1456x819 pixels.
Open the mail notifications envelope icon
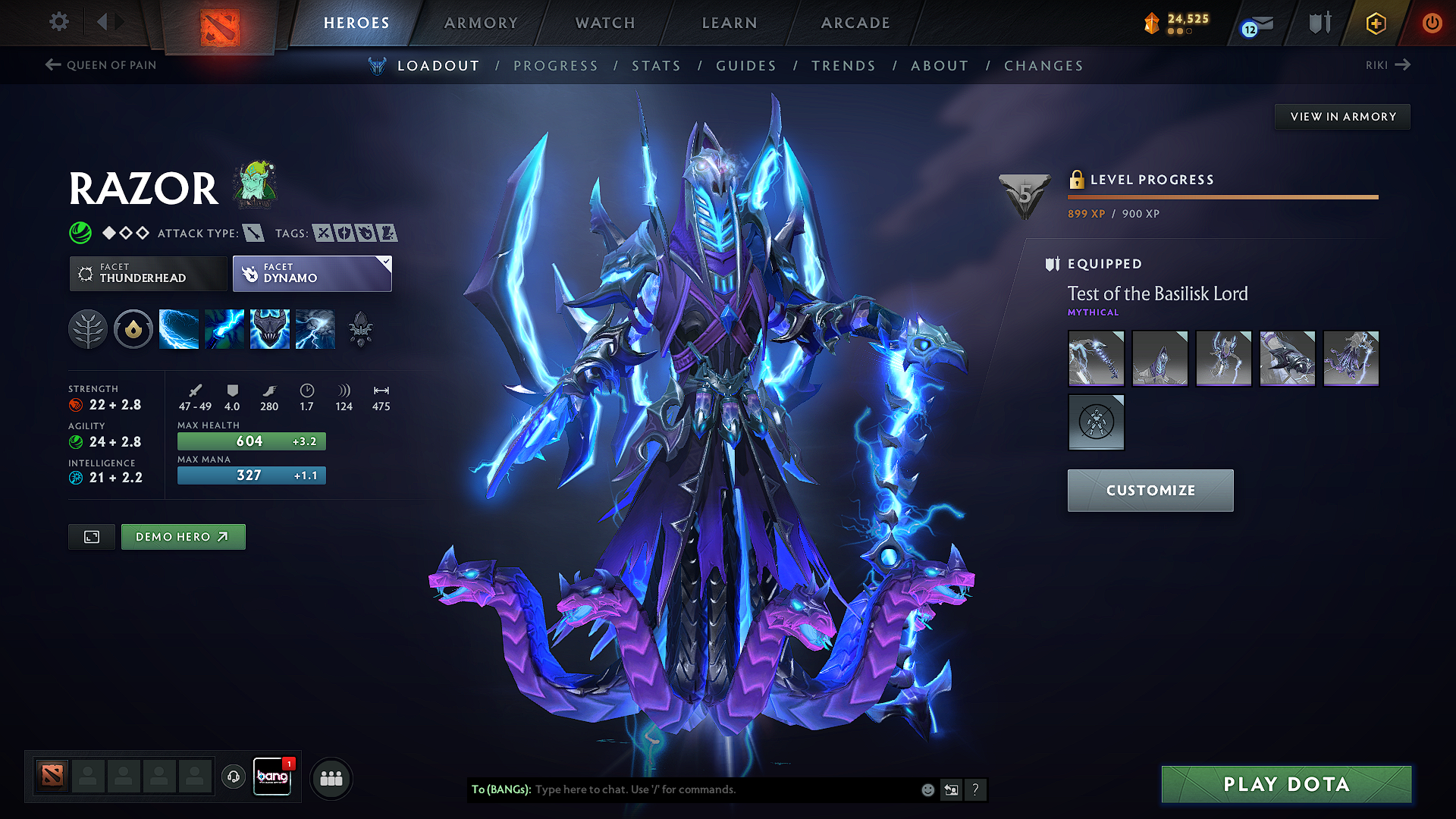pyautogui.click(x=1257, y=23)
